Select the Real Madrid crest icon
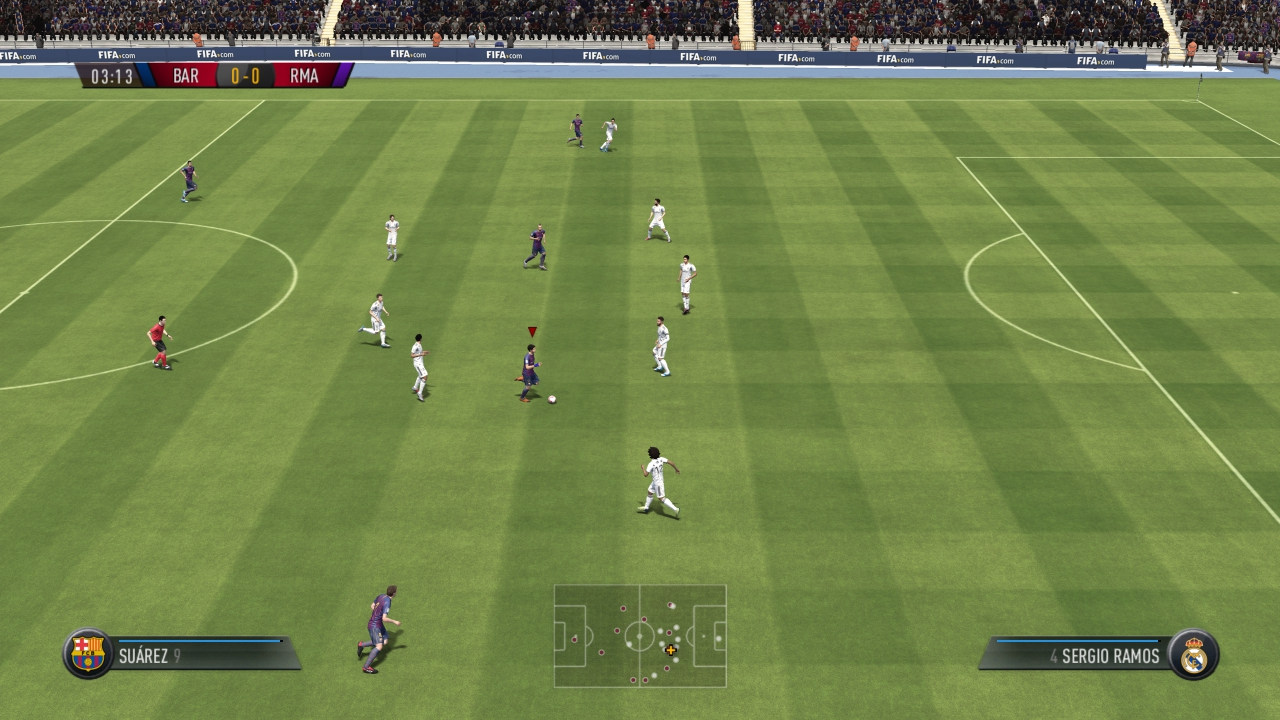Viewport: 1280px width, 720px height. [x=1194, y=655]
